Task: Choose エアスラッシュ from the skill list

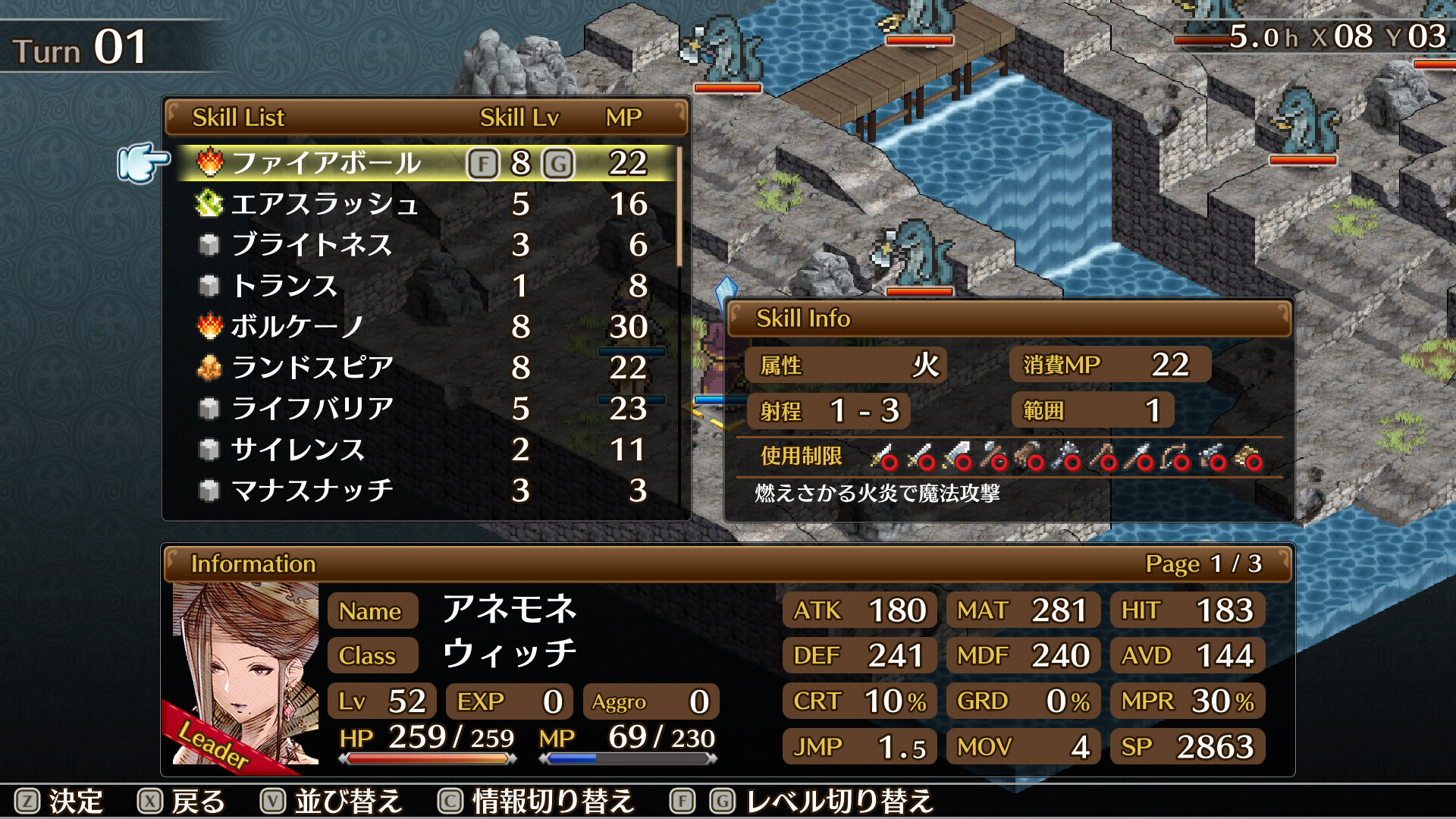Action: (x=325, y=204)
